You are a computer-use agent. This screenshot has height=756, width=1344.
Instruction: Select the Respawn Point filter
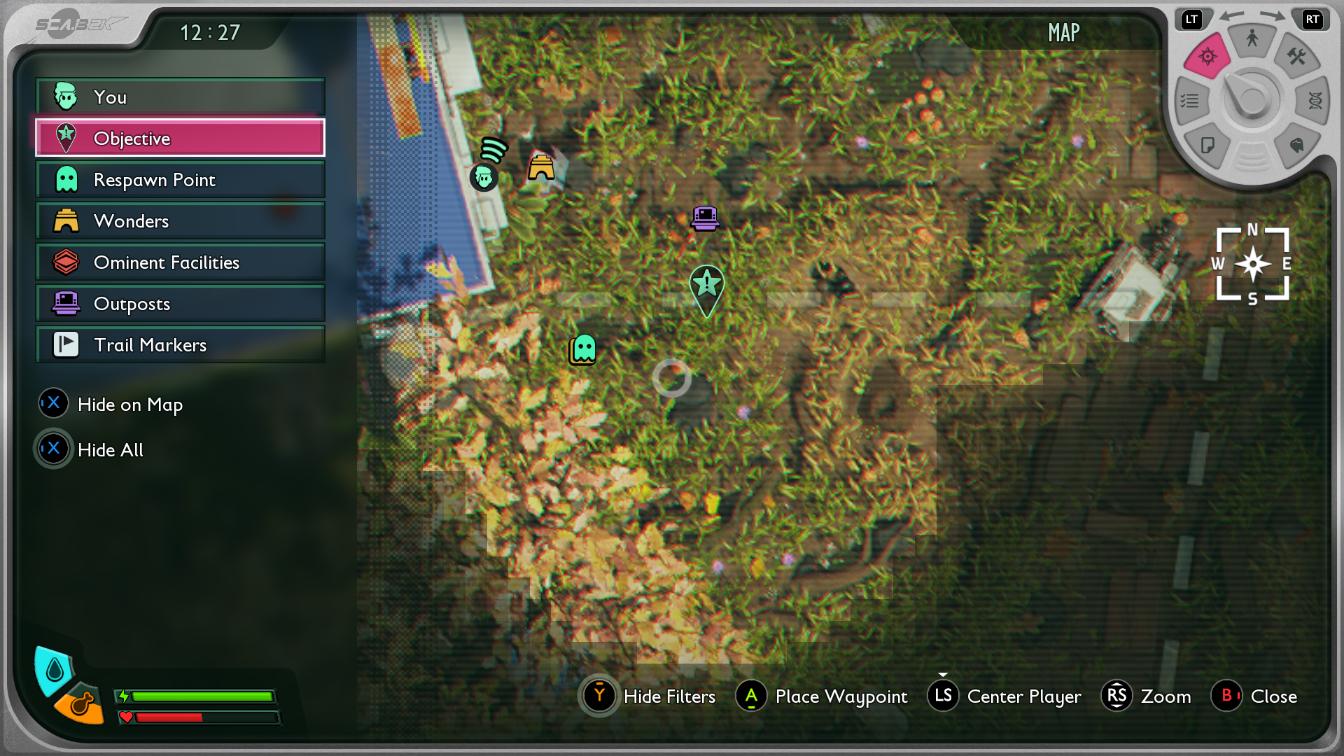180,180
